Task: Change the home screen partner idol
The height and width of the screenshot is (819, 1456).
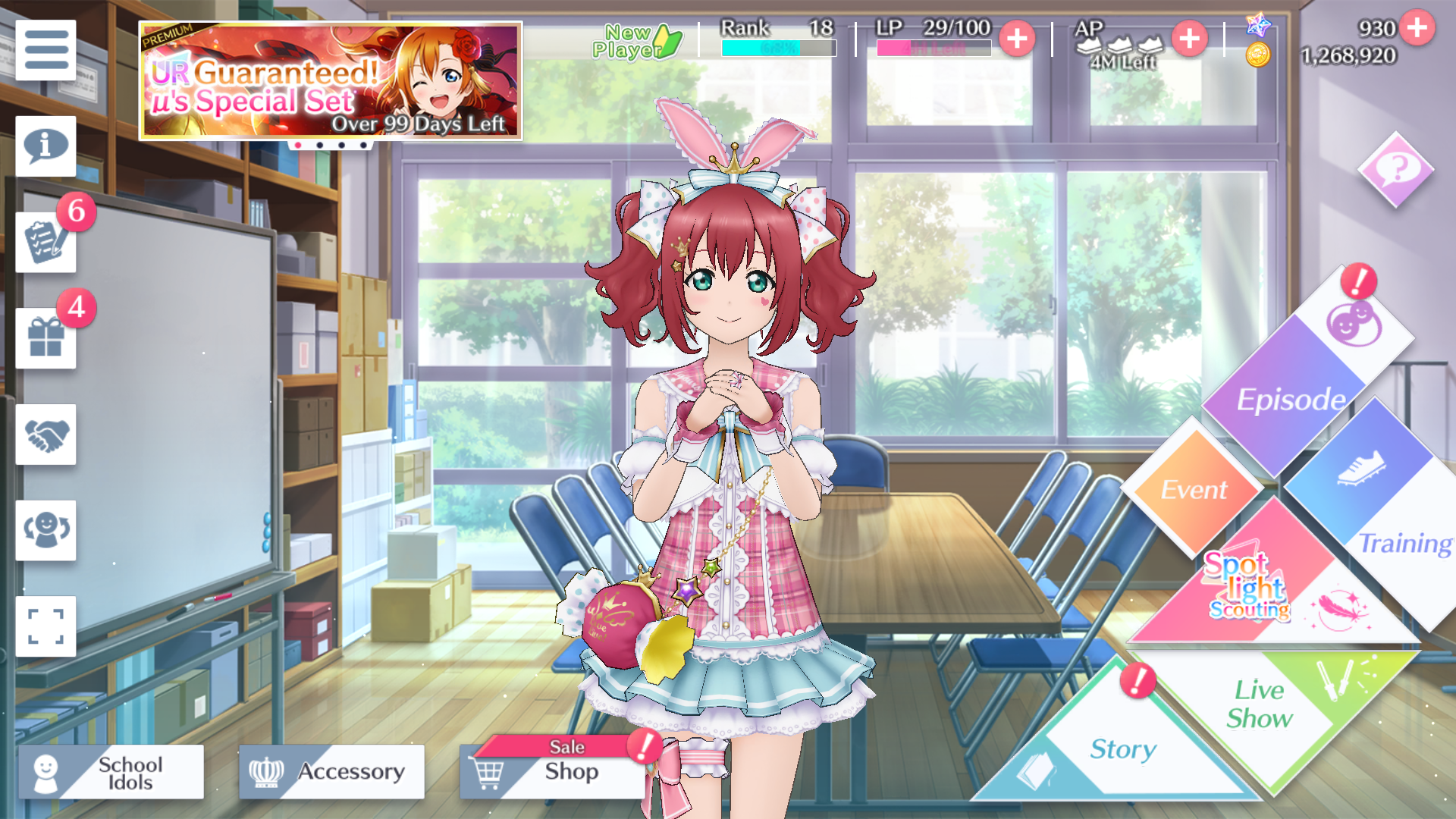Action: 45,531
